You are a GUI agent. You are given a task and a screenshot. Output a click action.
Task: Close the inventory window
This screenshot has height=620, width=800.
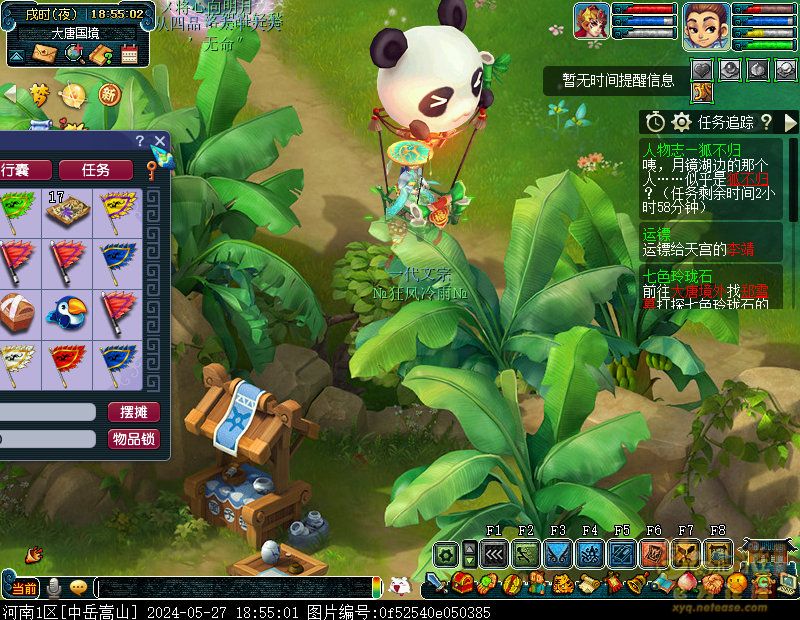(x=159, y=141)
